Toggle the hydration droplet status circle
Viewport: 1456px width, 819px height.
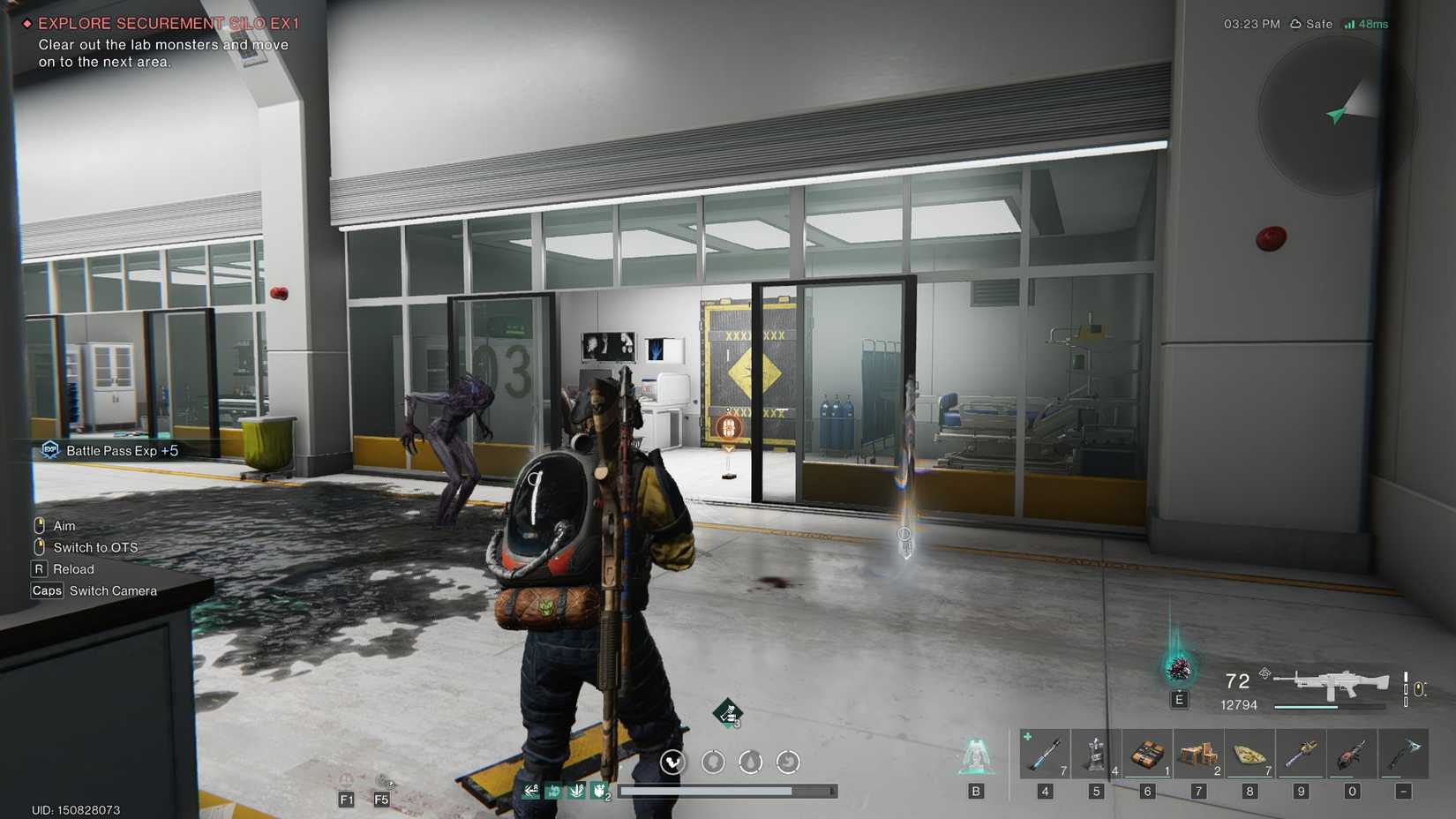tap(751, 763)
